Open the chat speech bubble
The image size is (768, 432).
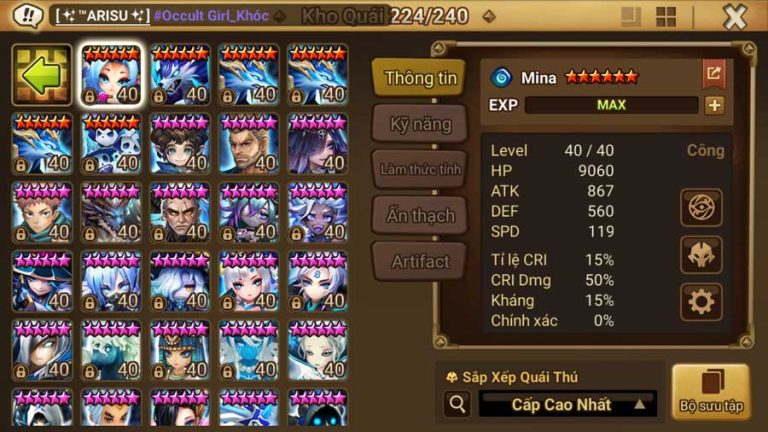28,16
